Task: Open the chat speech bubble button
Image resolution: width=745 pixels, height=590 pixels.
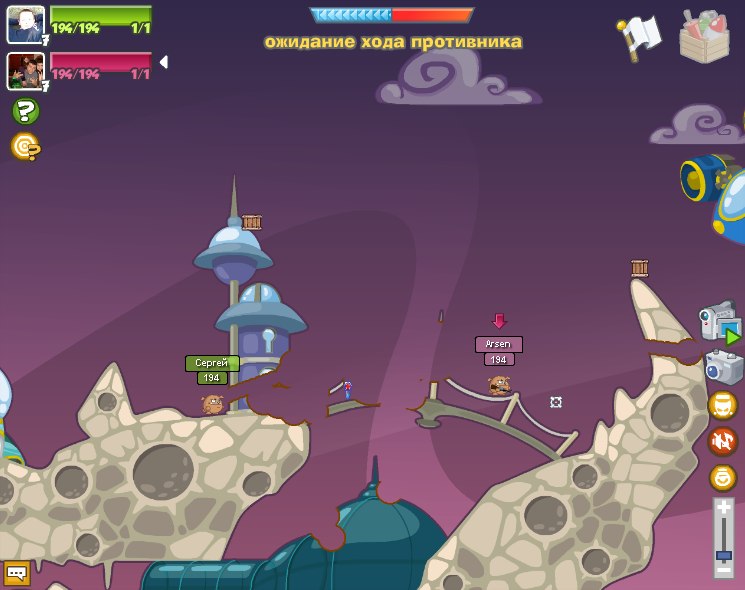Action: point(17,573)
